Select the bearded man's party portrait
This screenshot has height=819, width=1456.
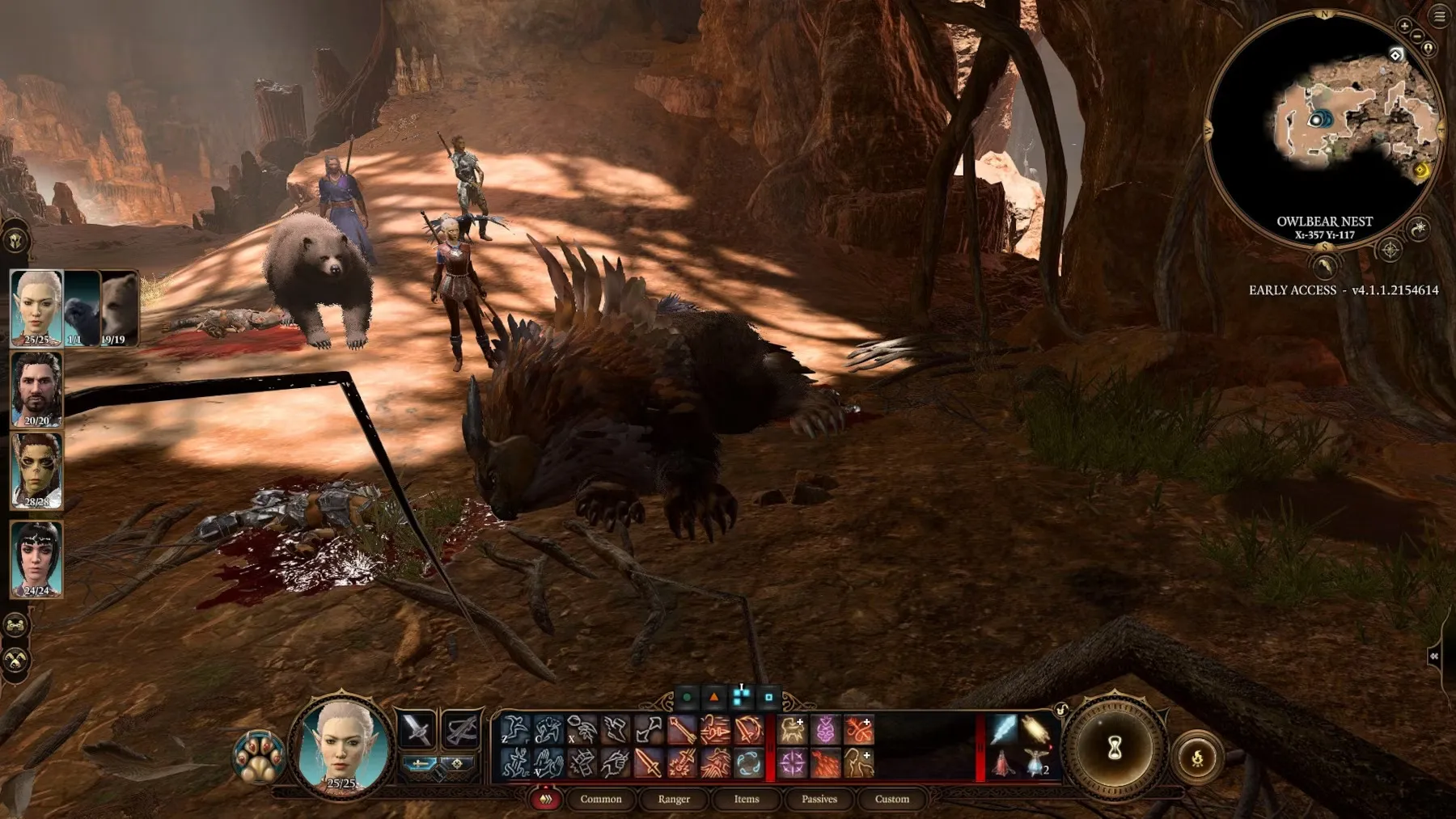click(36, 389)
